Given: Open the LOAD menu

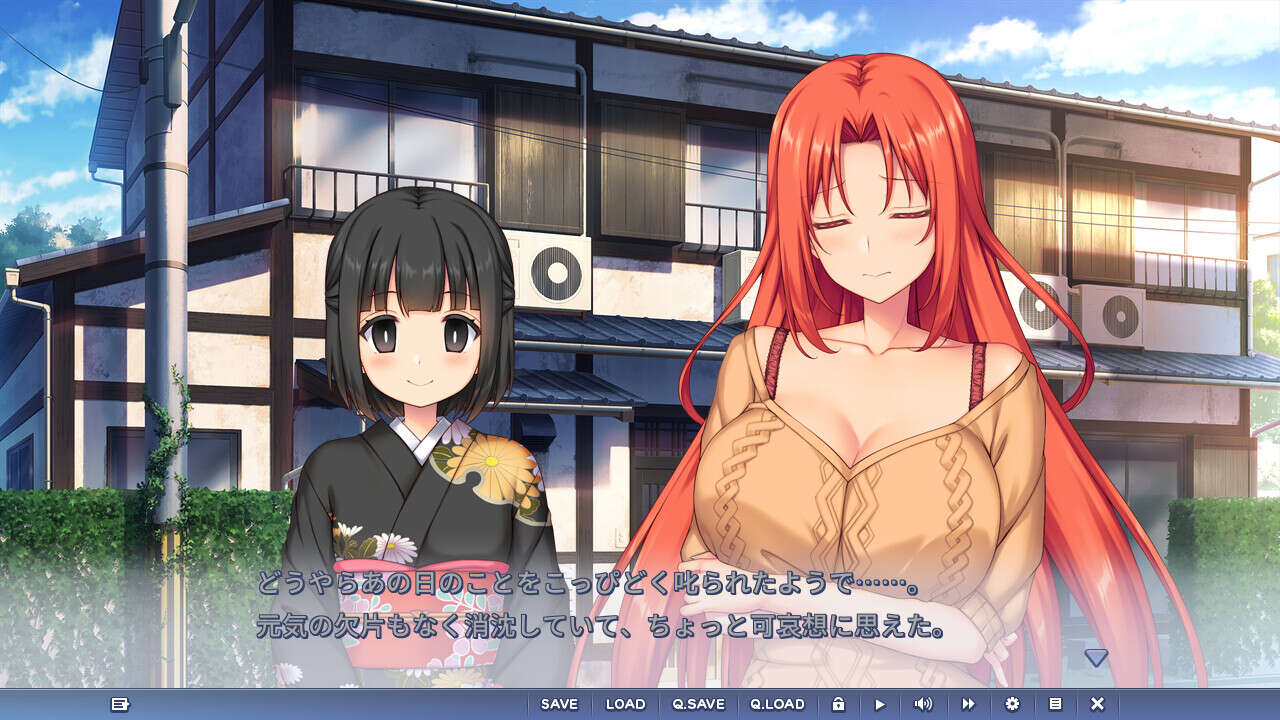Looking at the screenshot, I should click(x=625, y=704).
